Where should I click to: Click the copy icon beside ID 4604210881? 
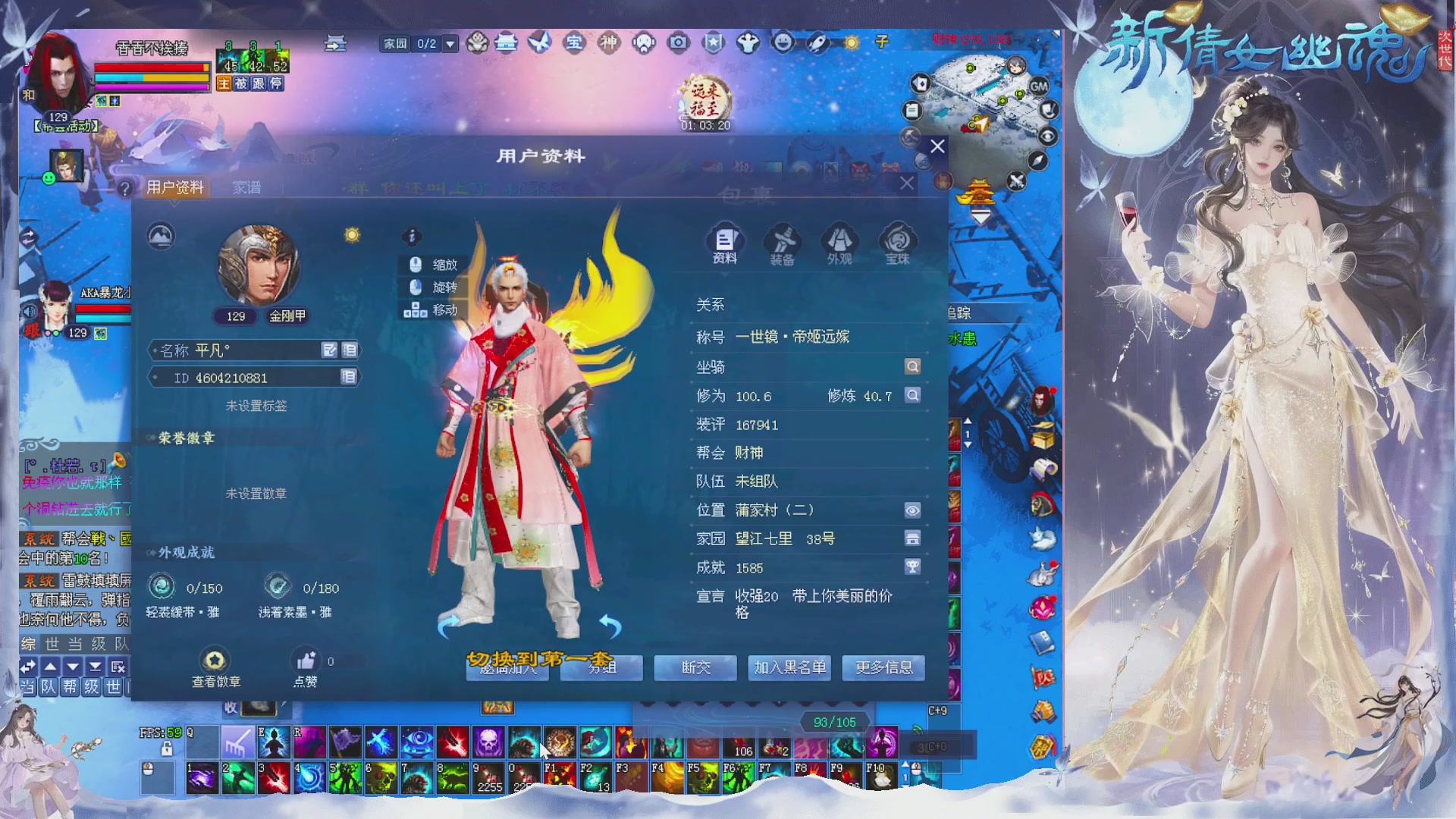click(348, 377)
